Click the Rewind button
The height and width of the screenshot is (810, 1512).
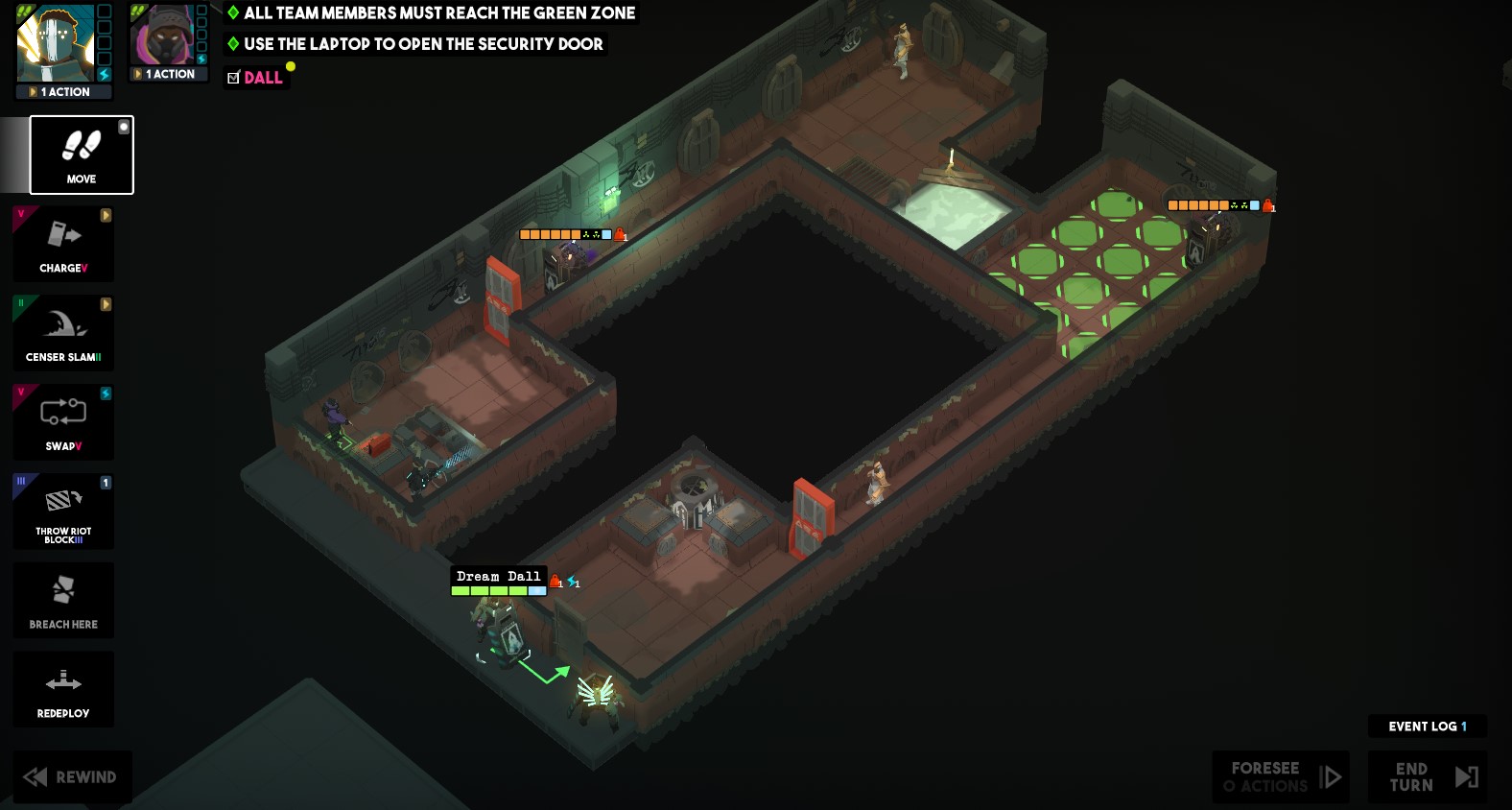72,776
